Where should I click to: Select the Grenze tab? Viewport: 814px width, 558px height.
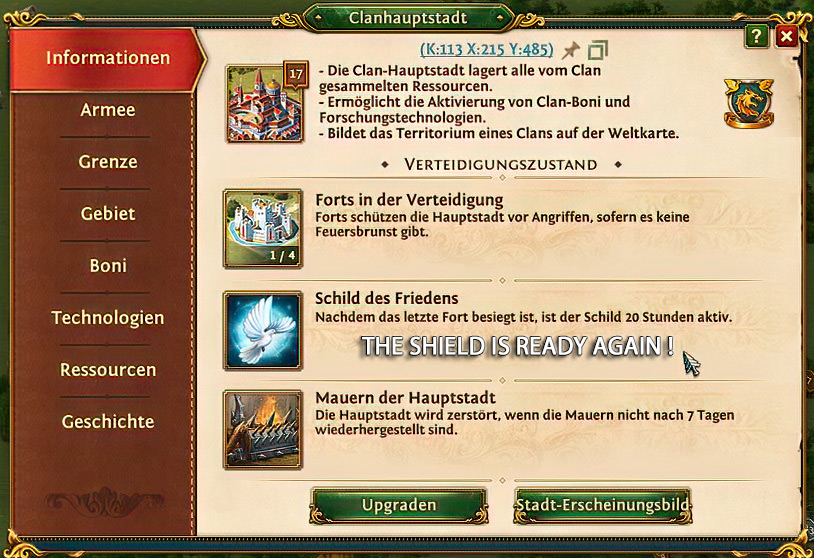(x=108, y=162)
